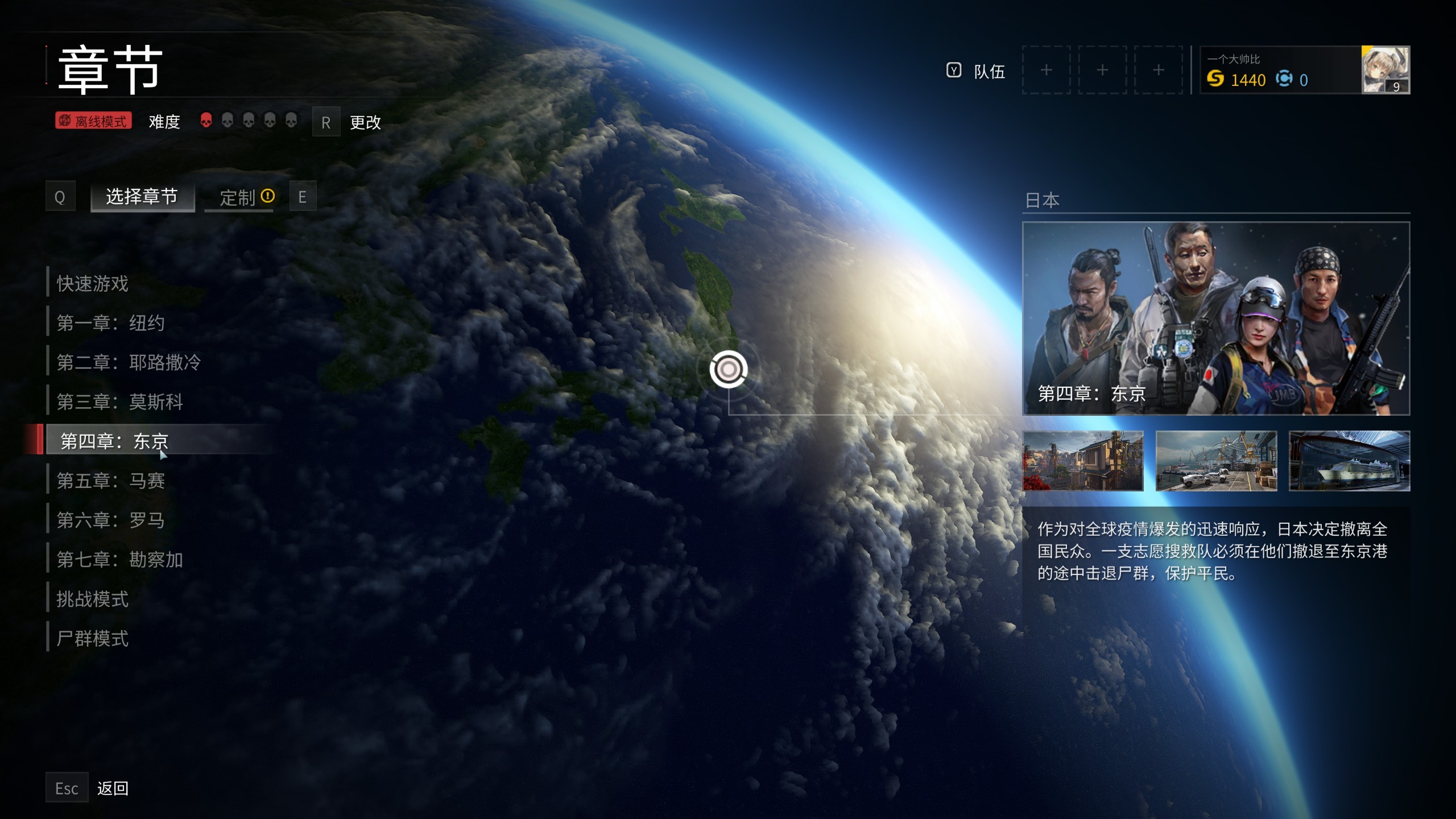The image size is (1456, 819).
Task: Select 第三章：莫斯科 chapter
Action: [119, 402]
